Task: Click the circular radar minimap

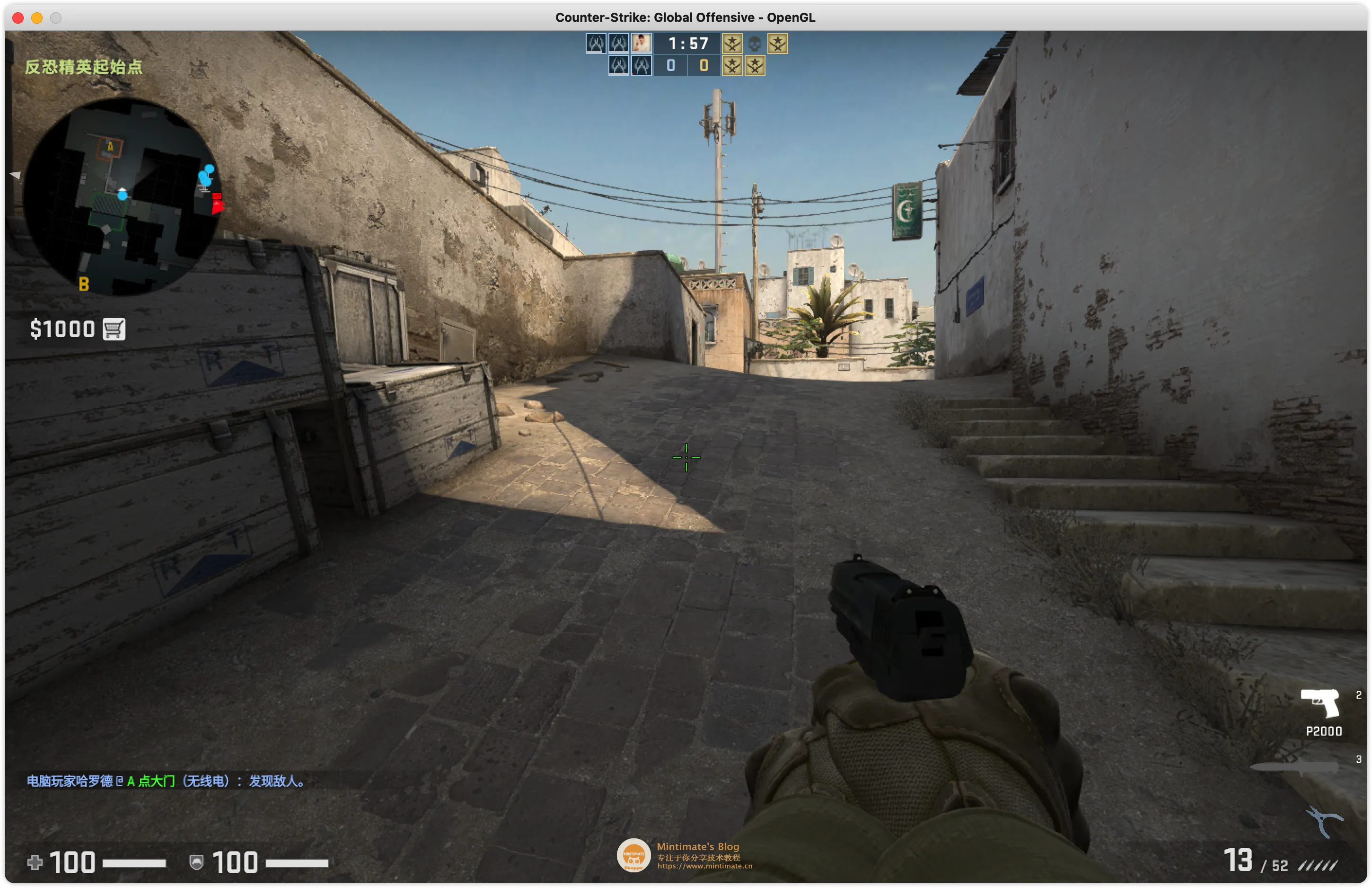Action: point(122,196)
